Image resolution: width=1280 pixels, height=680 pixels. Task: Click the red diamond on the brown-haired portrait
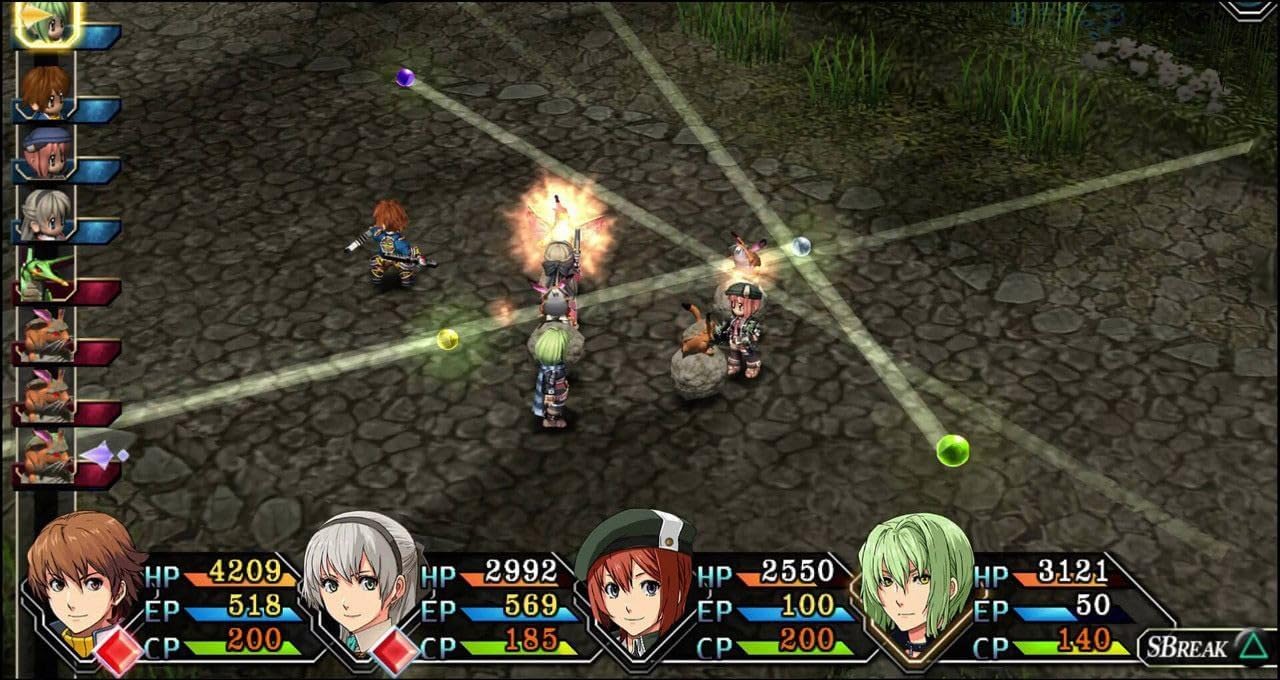[116, 649]
